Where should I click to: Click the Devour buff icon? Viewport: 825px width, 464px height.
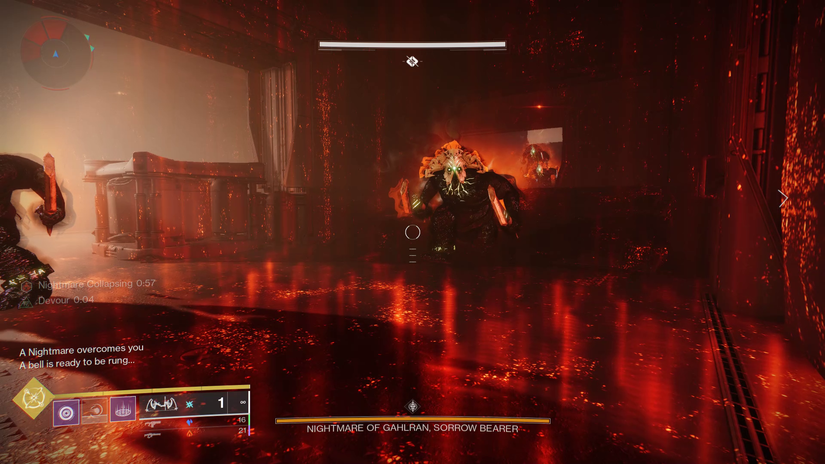[27, 300]
